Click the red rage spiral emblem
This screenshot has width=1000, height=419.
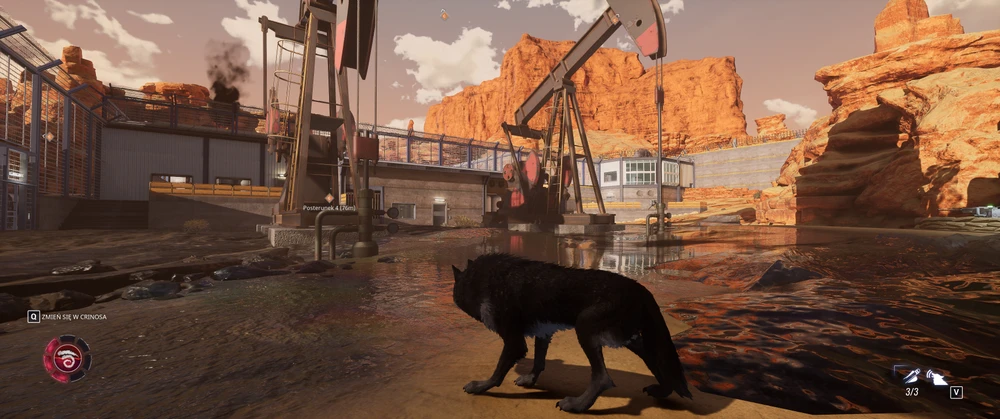67,359
